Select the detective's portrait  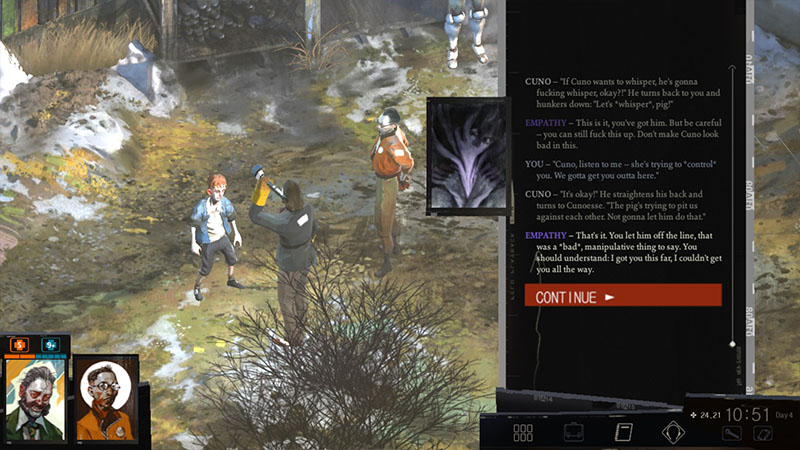tap(33, 397)
